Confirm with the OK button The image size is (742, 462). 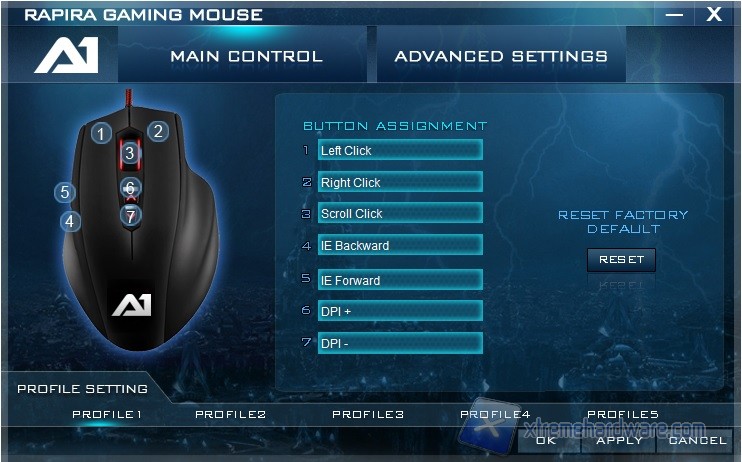(x=546, y=440)
